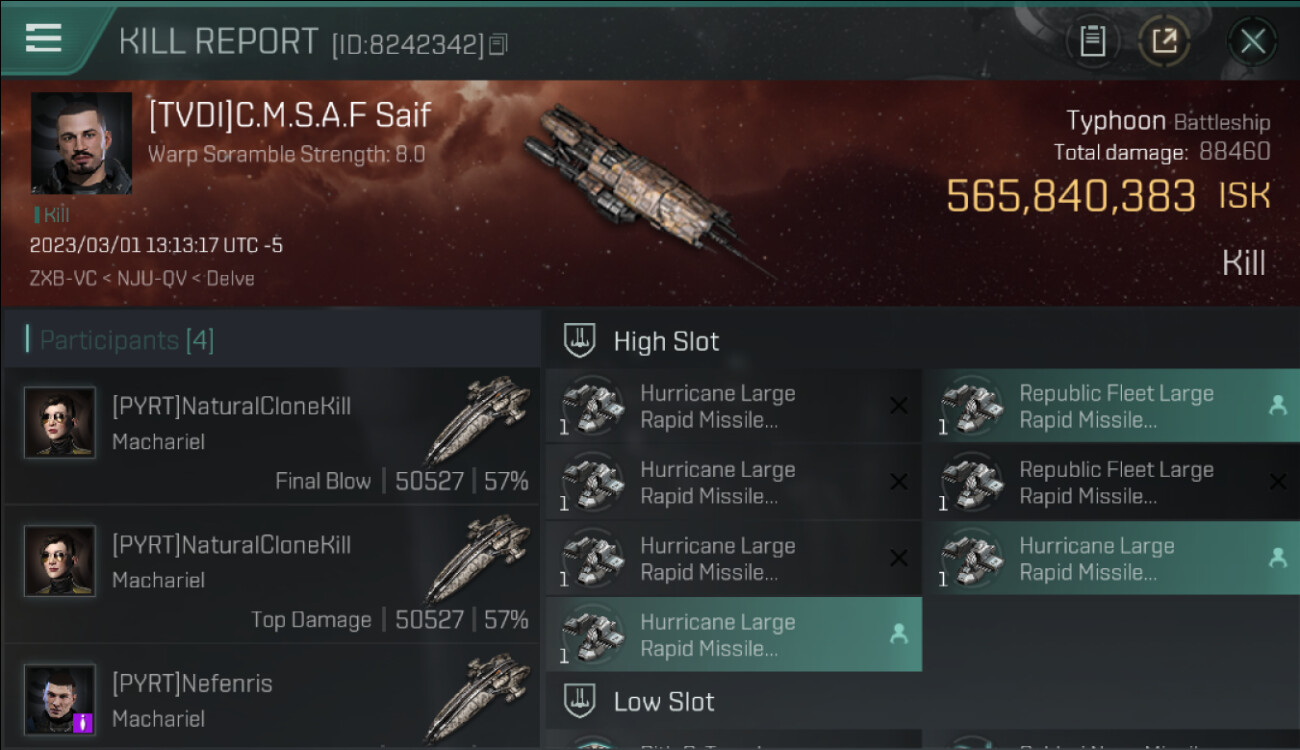Select the highlighted Hurricane Large Rapid Missile slot
The image size is (1300, 750).
tap(733, 635)
